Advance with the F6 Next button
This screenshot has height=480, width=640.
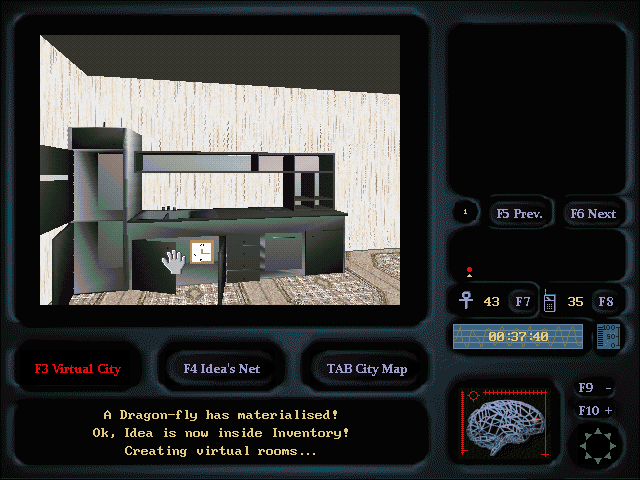tap(593, 213)
